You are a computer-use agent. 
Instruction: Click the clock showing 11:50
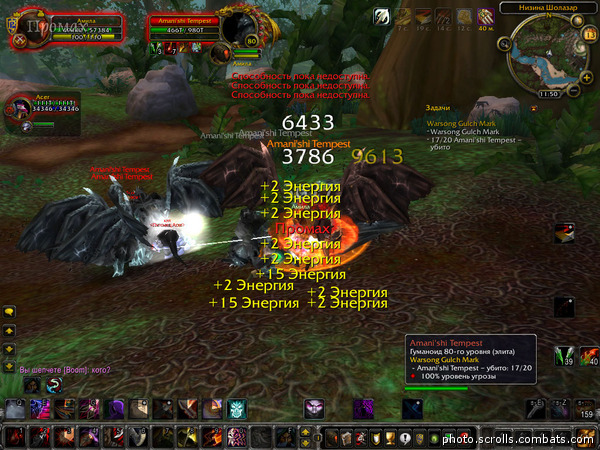pyautogui.click(x=547, y=93)
